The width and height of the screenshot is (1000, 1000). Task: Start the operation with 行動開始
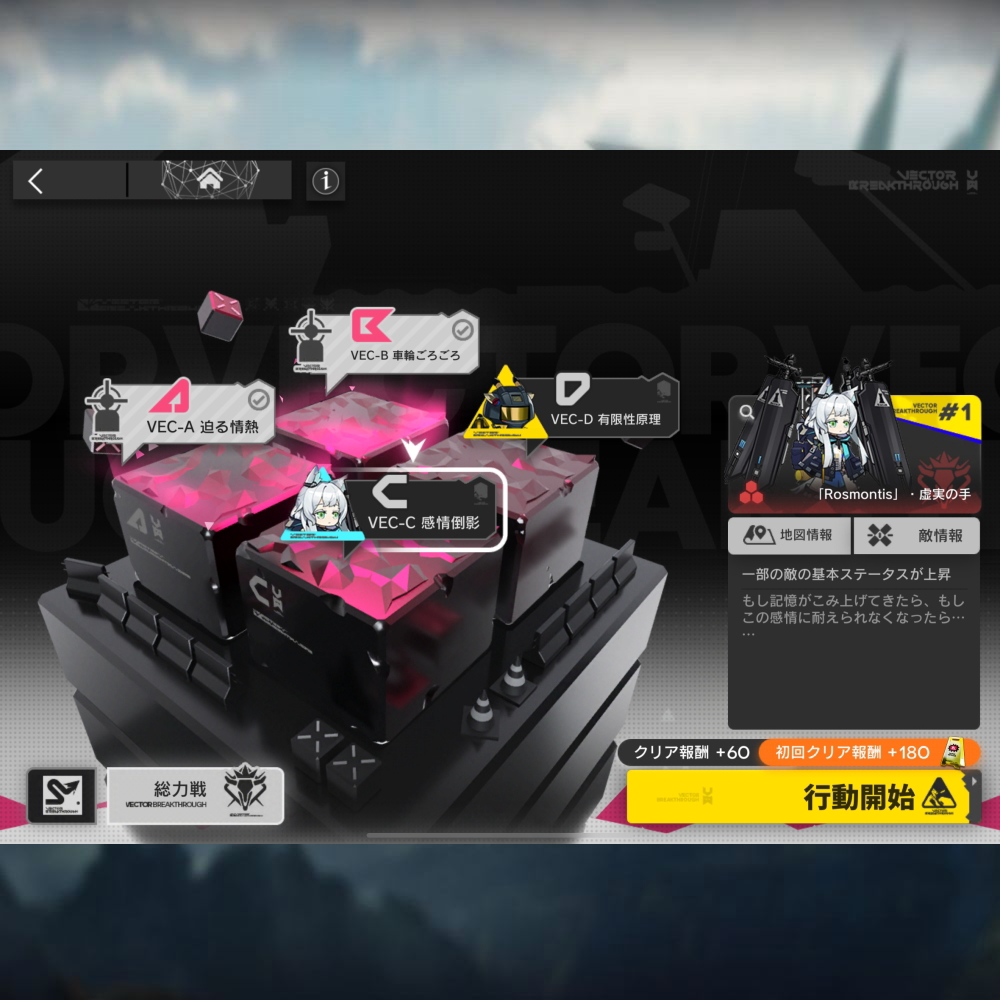point(800,797)
